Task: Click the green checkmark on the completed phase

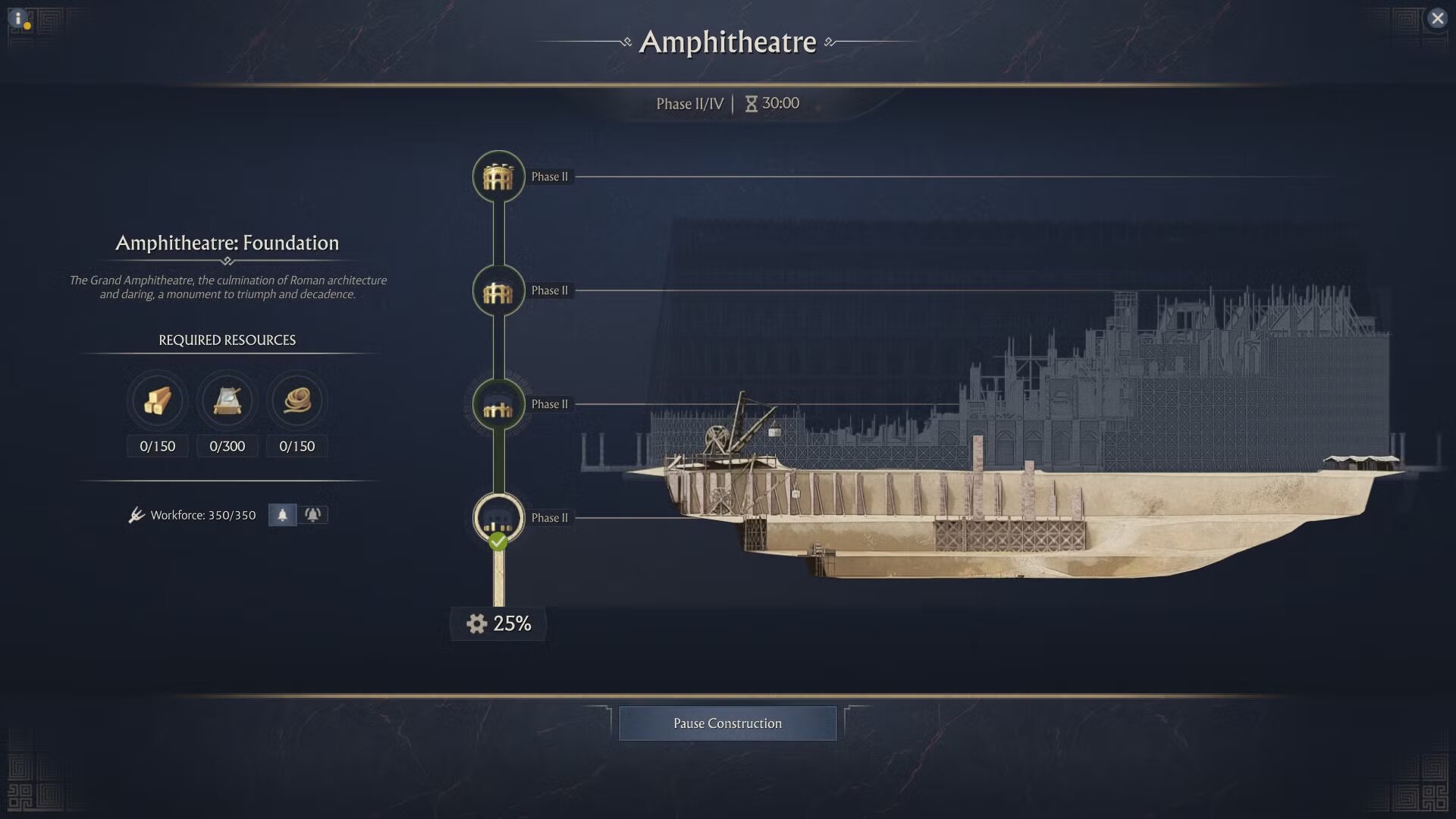Action: pyautogui.click(x=497, y=541)
